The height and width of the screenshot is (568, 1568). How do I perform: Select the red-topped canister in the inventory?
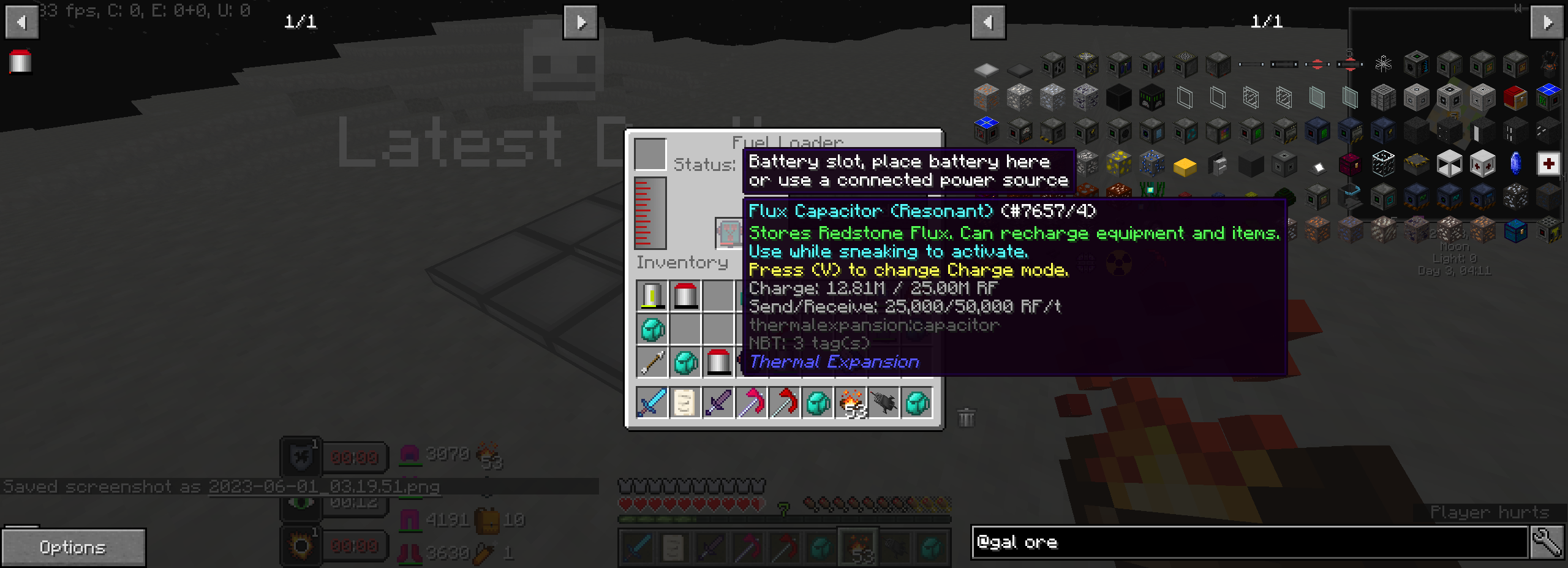[685, 295]
